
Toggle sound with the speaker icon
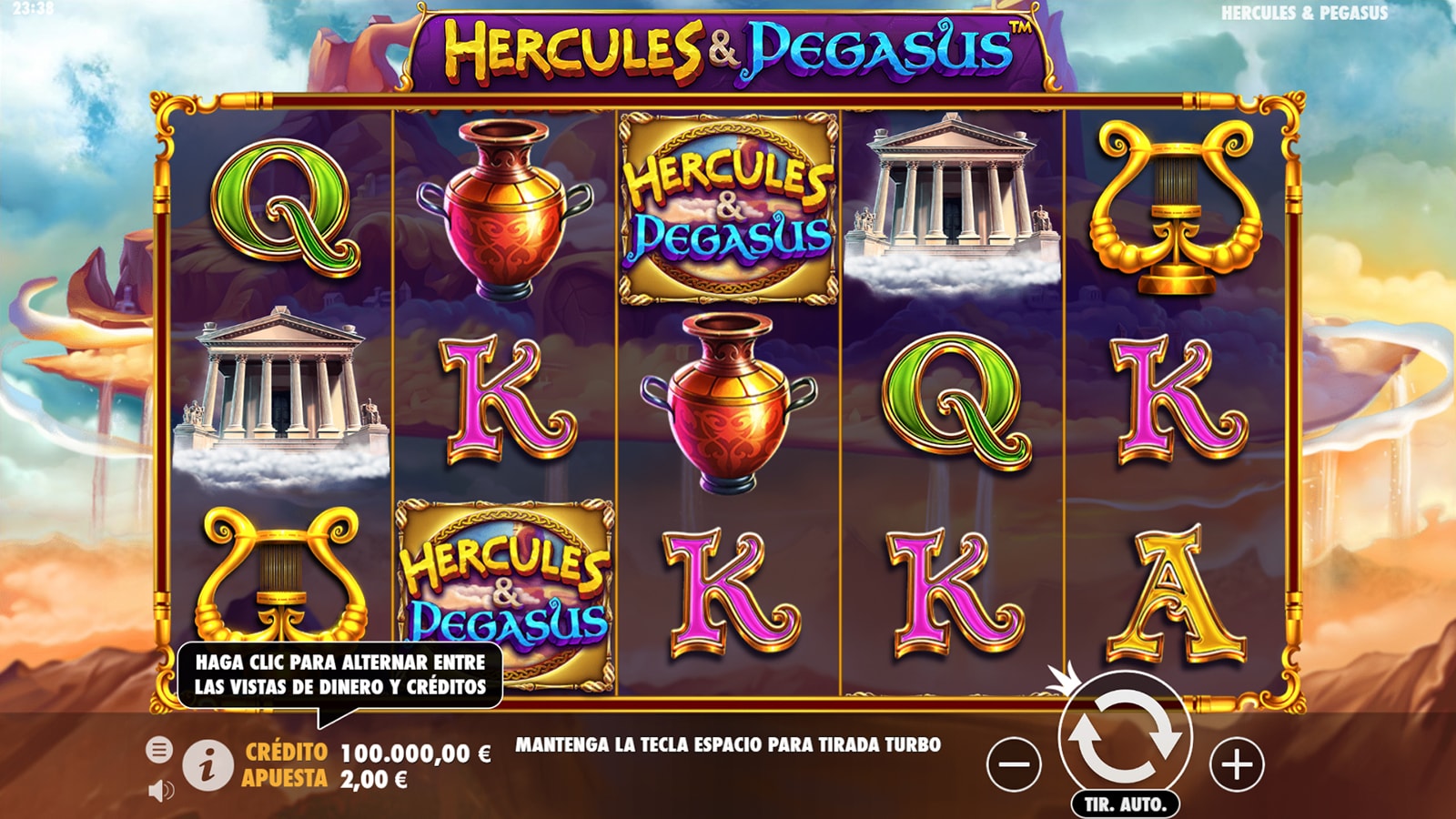click(160, 790)
